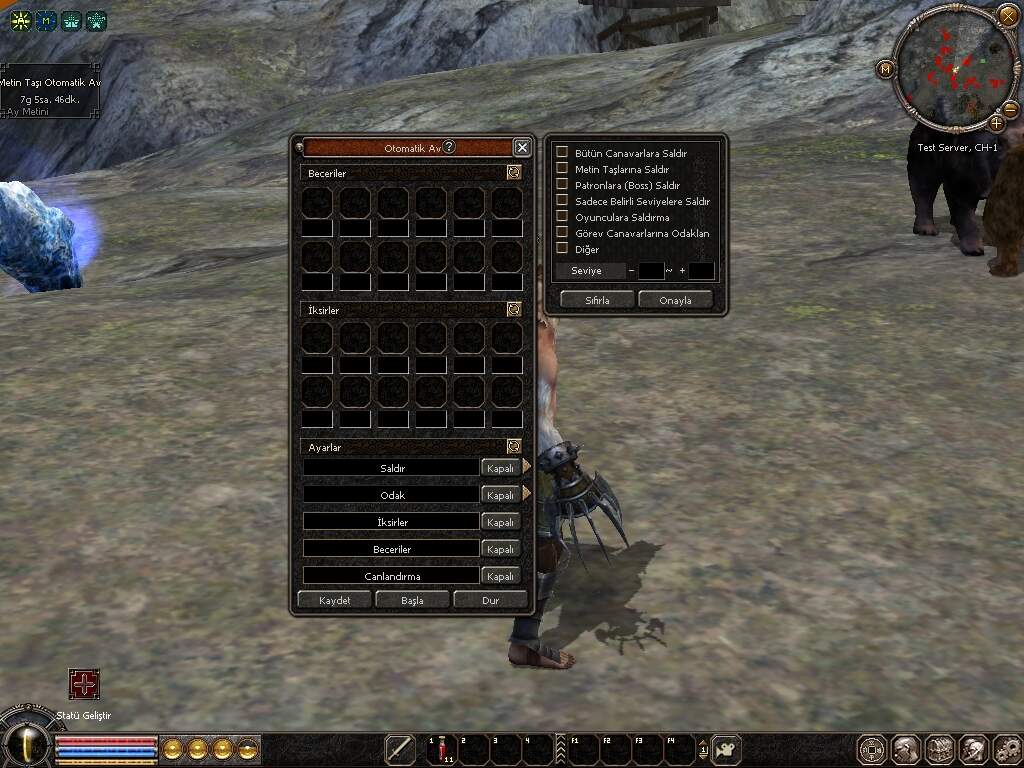Close the minimap with its X button
This screenshot has height=768, width=1024.
(1007, 15)
